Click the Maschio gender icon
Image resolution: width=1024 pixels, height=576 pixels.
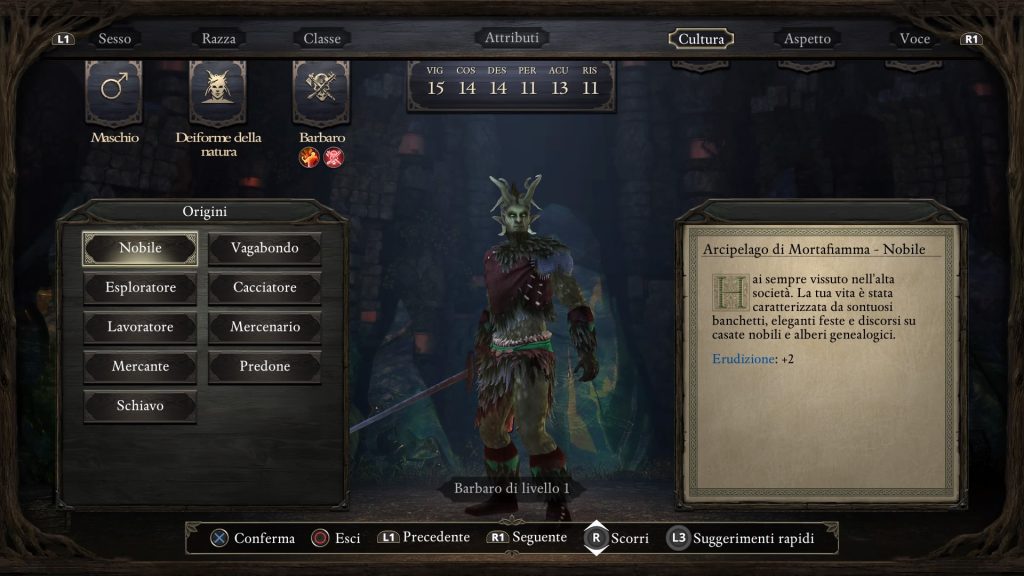click(114, 90)
